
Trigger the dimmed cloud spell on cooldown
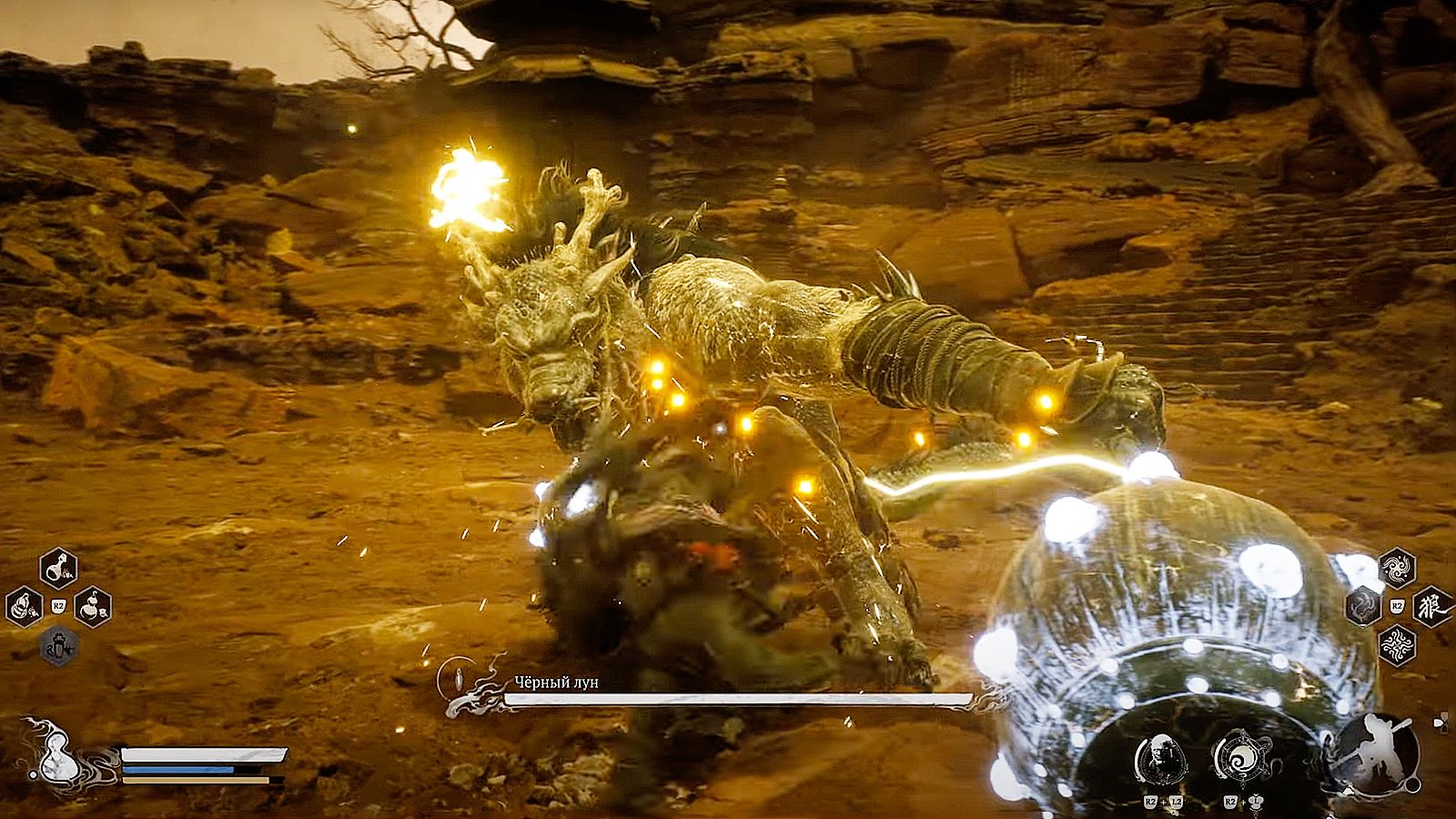click(x=1363, y=606)
